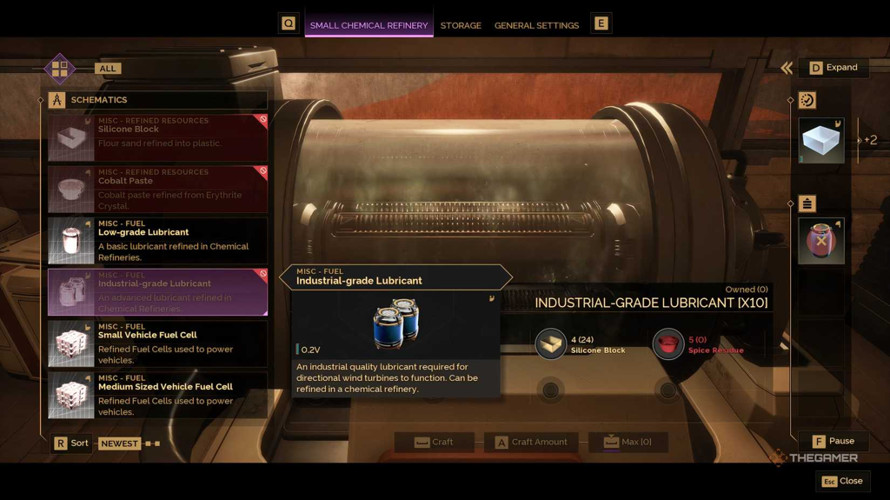Click the white block queue item
The height and width of the screenshot is (500, 890).
[821, 141]
